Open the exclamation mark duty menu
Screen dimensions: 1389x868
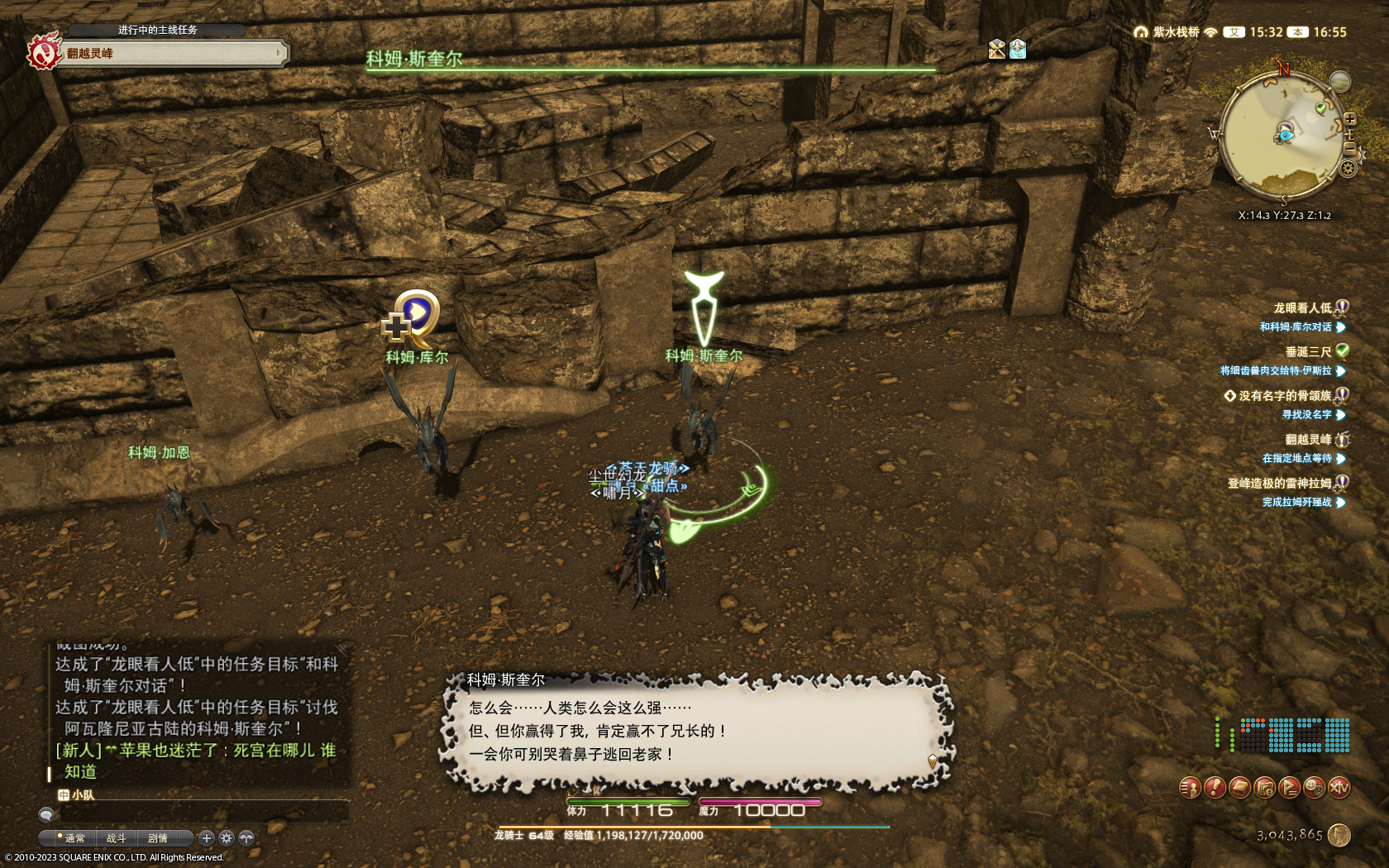(1215, 788)
